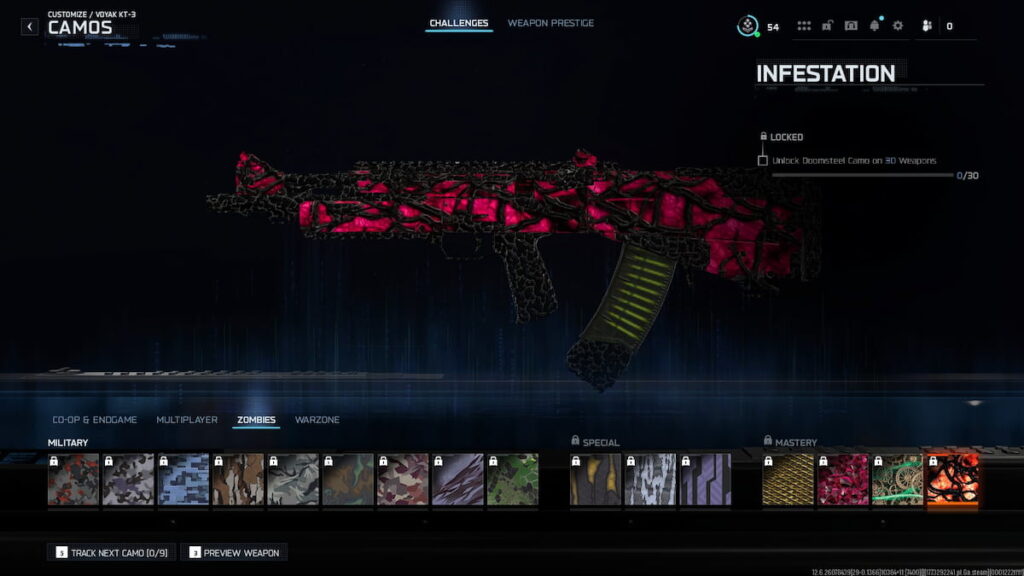Select the Co-op & Endgame camo category
The width and height of the screenshot is (1024, 576).
94,420
